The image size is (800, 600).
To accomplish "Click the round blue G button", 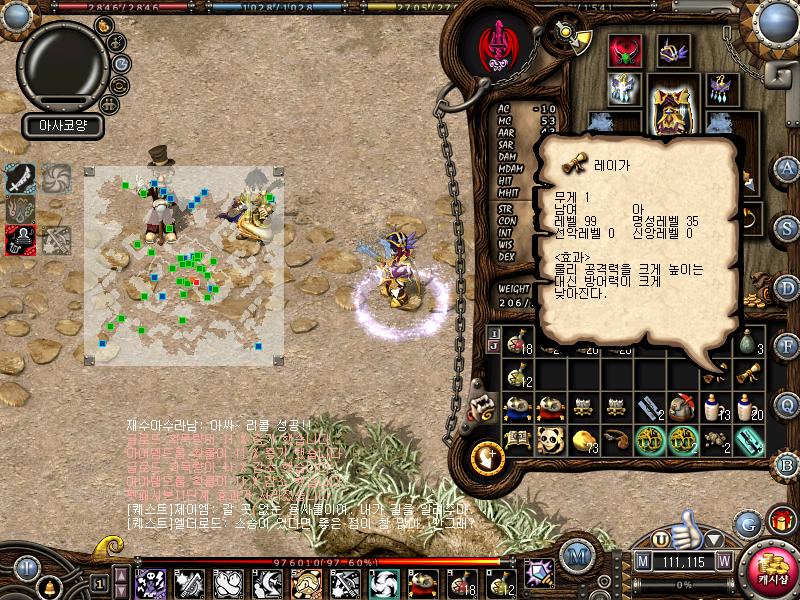I will 748,523.
